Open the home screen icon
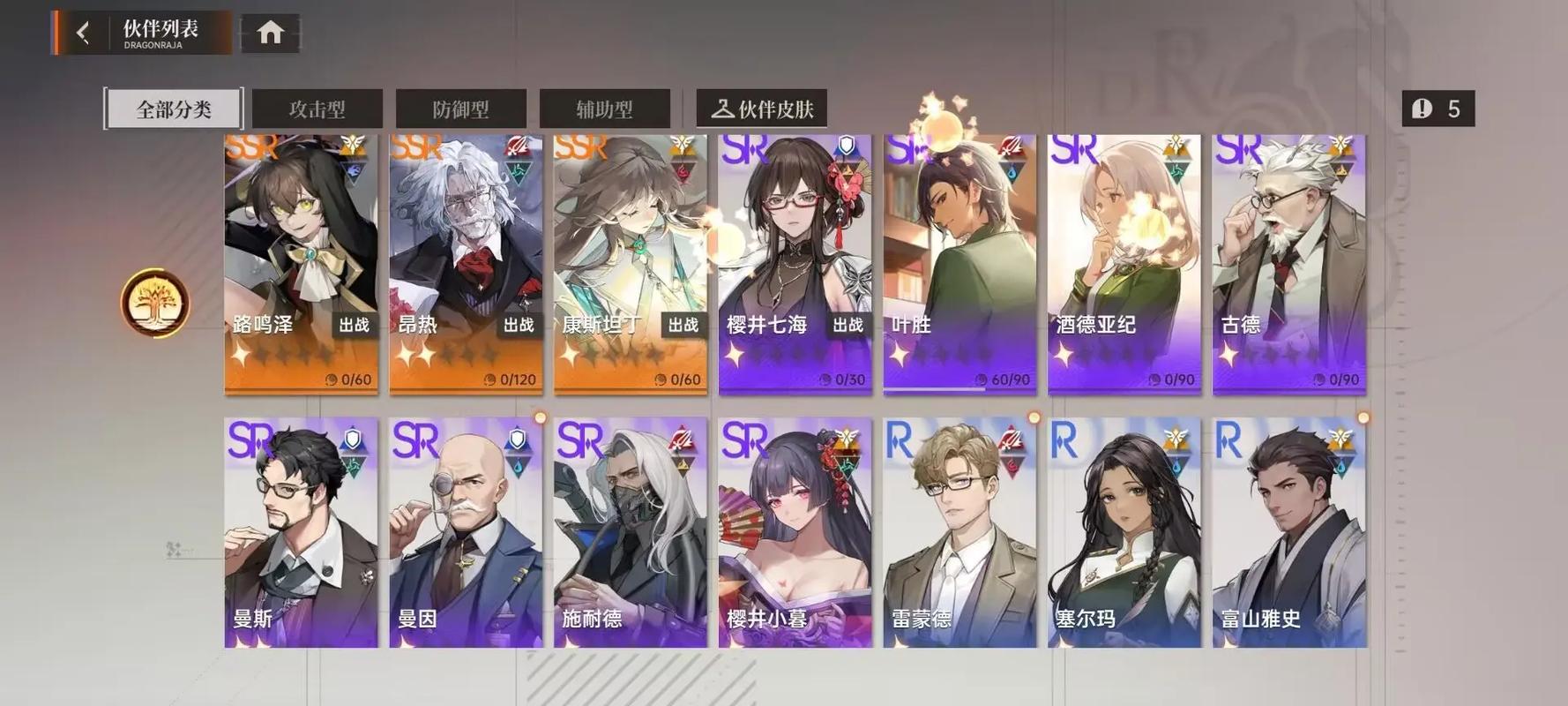 pyautogui.click(x=271, y=31)
